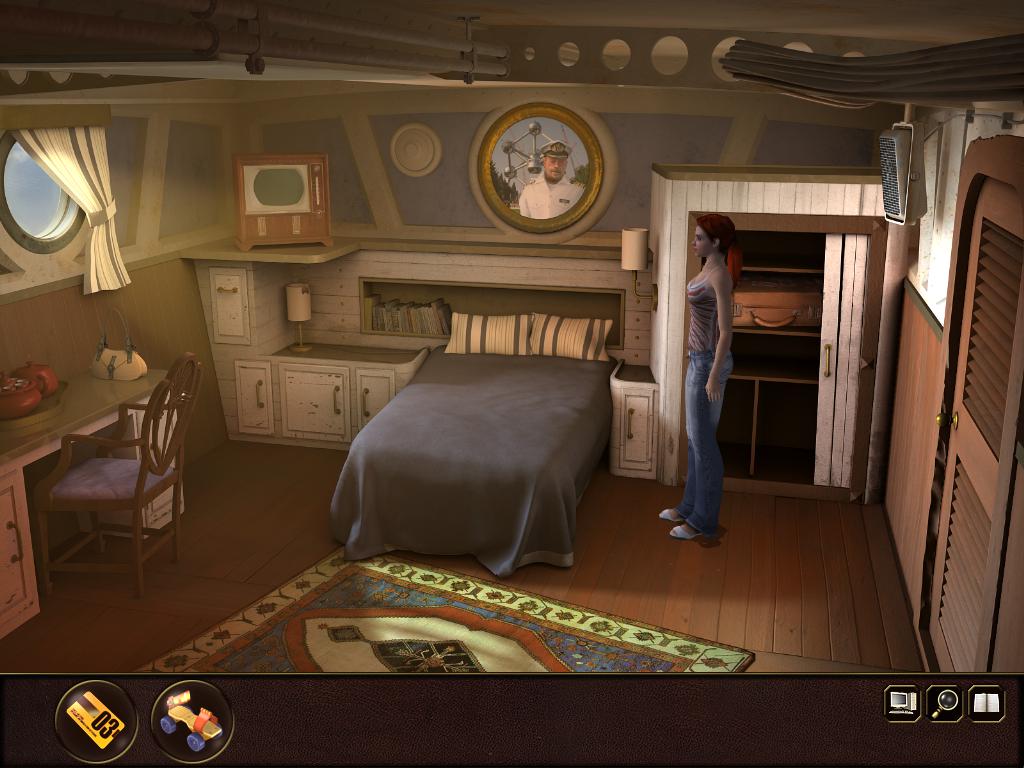The height and width of the screenshot is (768, 1024).
Task: Activate the magnifying glass examine tool
Action: pyautogui.click(x=943, y=702)
